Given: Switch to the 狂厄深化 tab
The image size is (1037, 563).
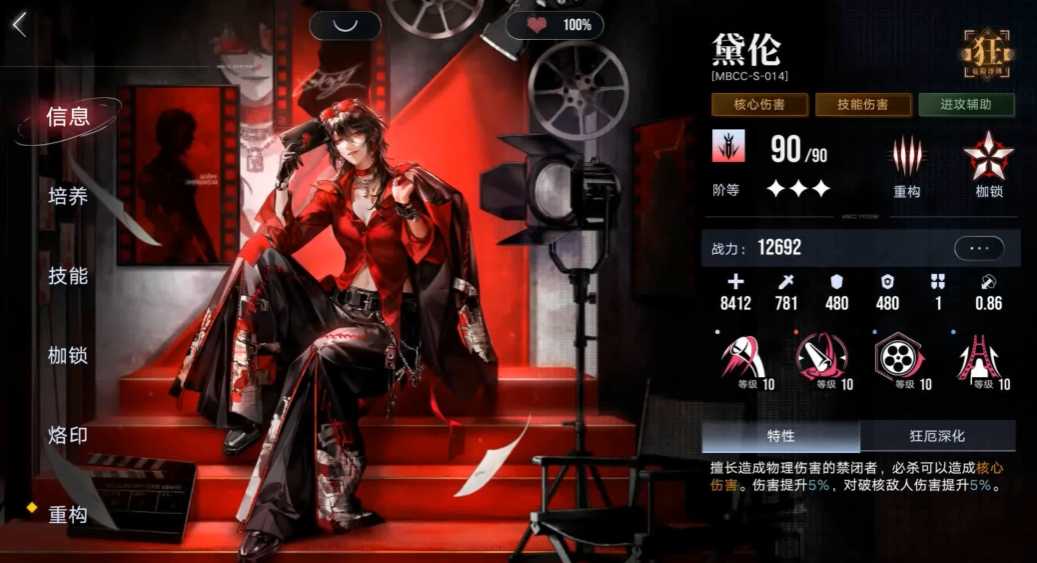Looking at the screenshot, I should pyautogui.click(x=937, y=436).
